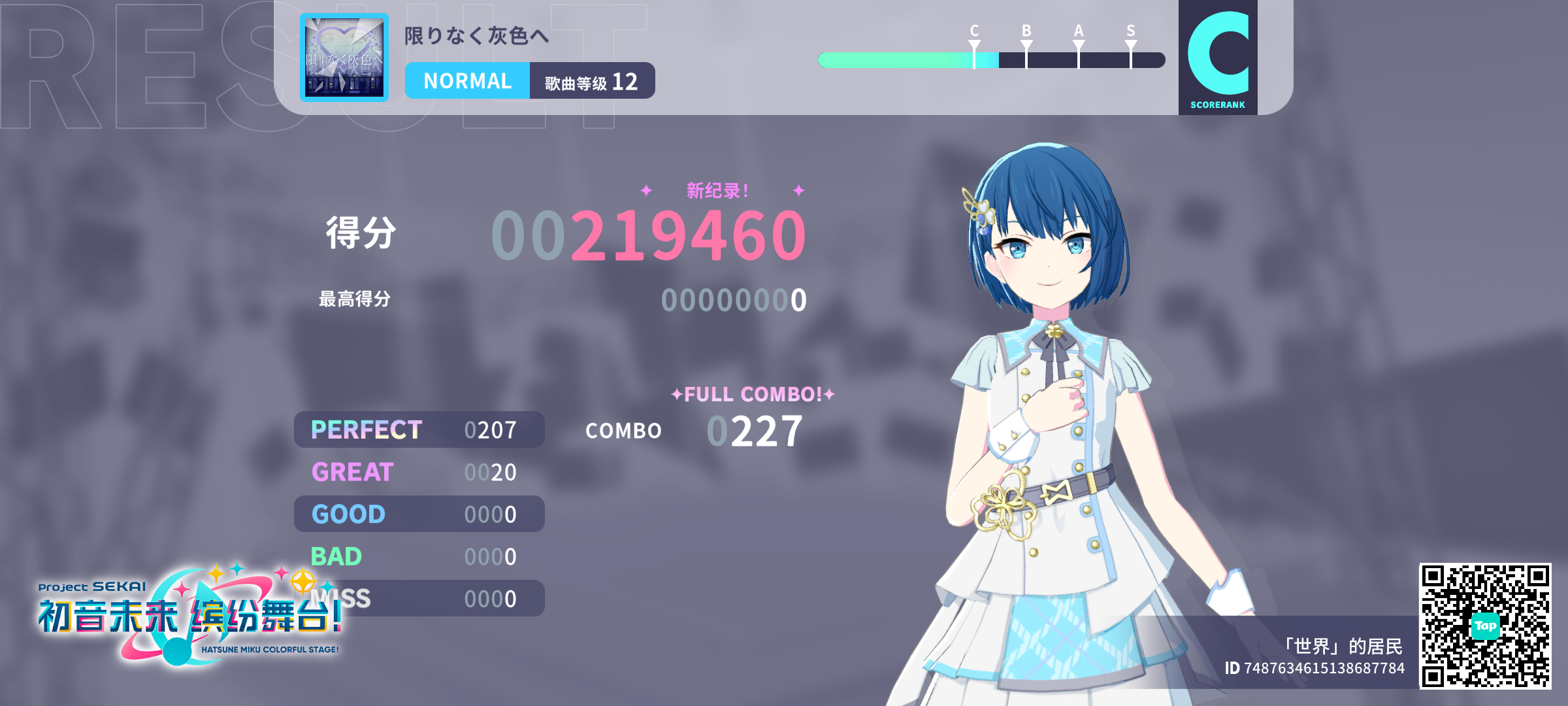
Task: Click the 歌曲等级 12 level label
Action: click(x=590, y=80)
